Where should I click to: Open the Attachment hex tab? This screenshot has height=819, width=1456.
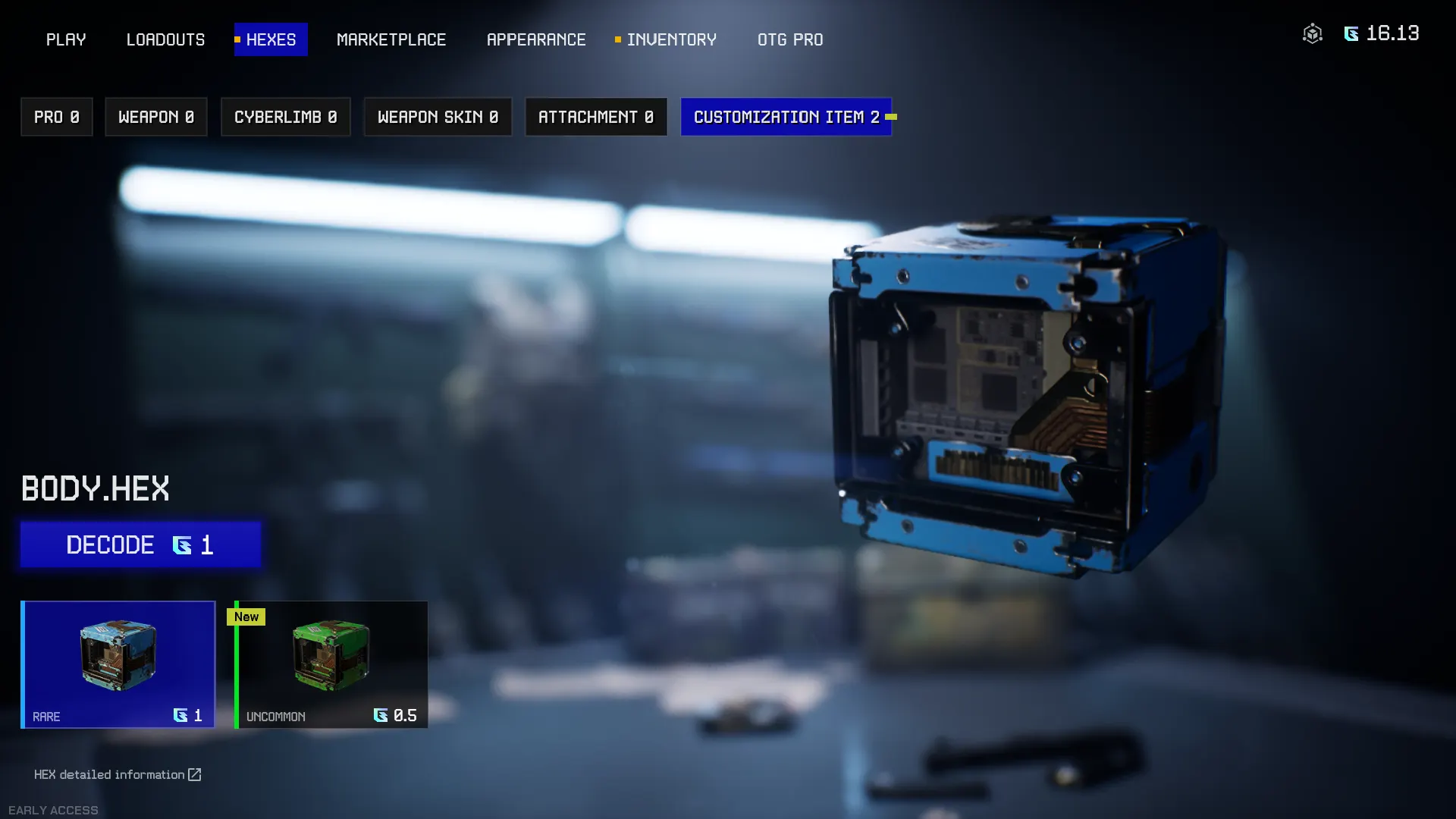(x=596, y=117)
